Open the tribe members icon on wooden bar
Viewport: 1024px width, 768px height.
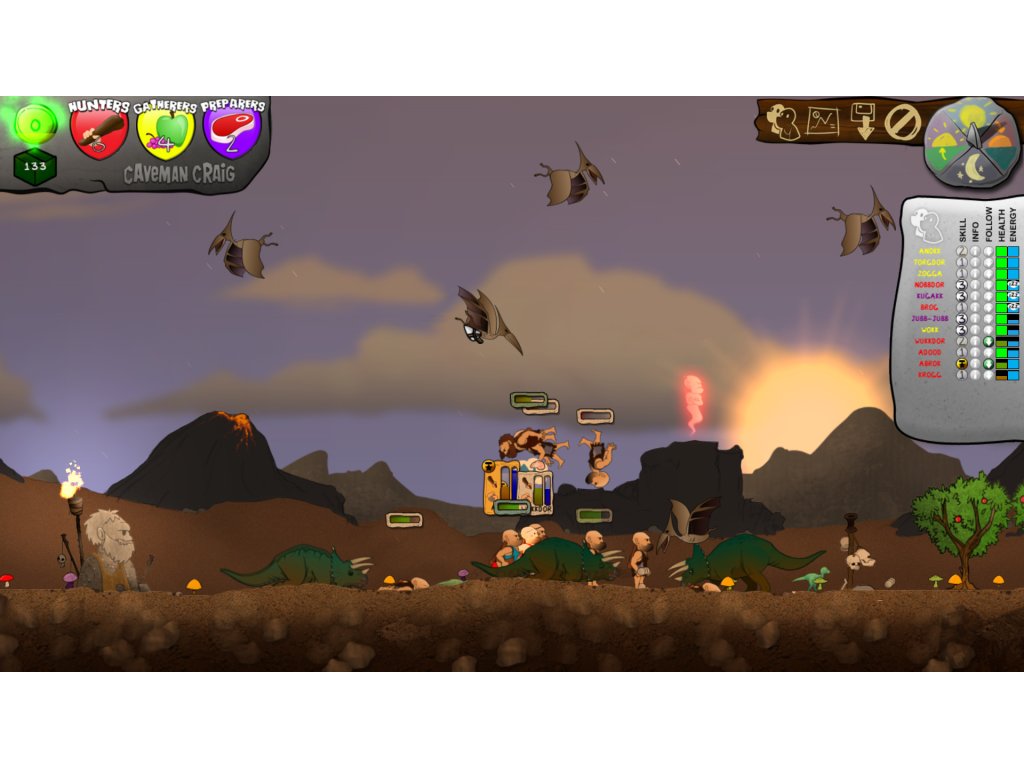tap(783, 122)
